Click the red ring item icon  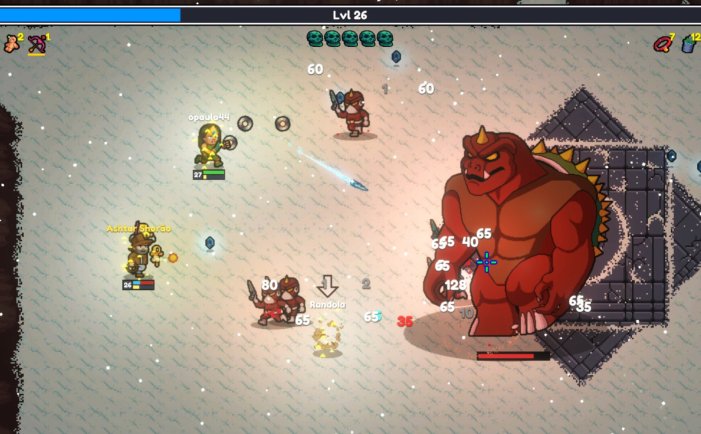(x=662, y=43)
